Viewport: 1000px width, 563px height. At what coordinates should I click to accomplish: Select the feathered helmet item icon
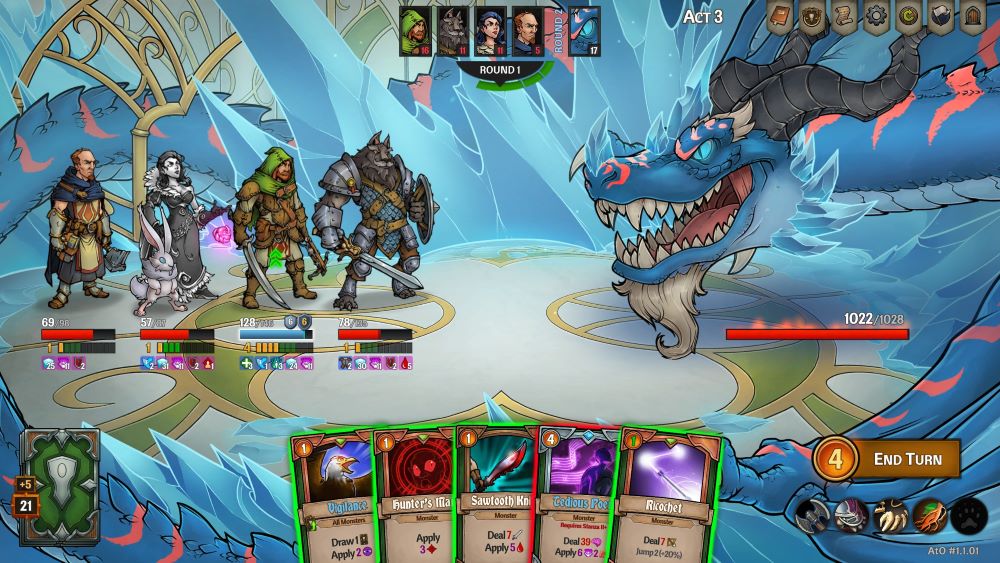[851, 516]
